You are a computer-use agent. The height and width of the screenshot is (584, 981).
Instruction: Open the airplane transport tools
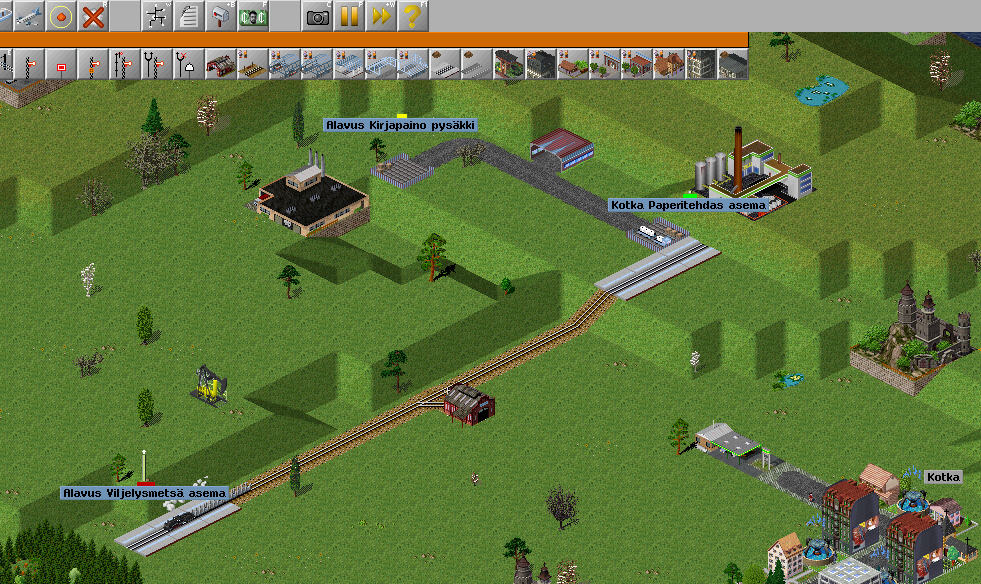(x=28, y=15)
